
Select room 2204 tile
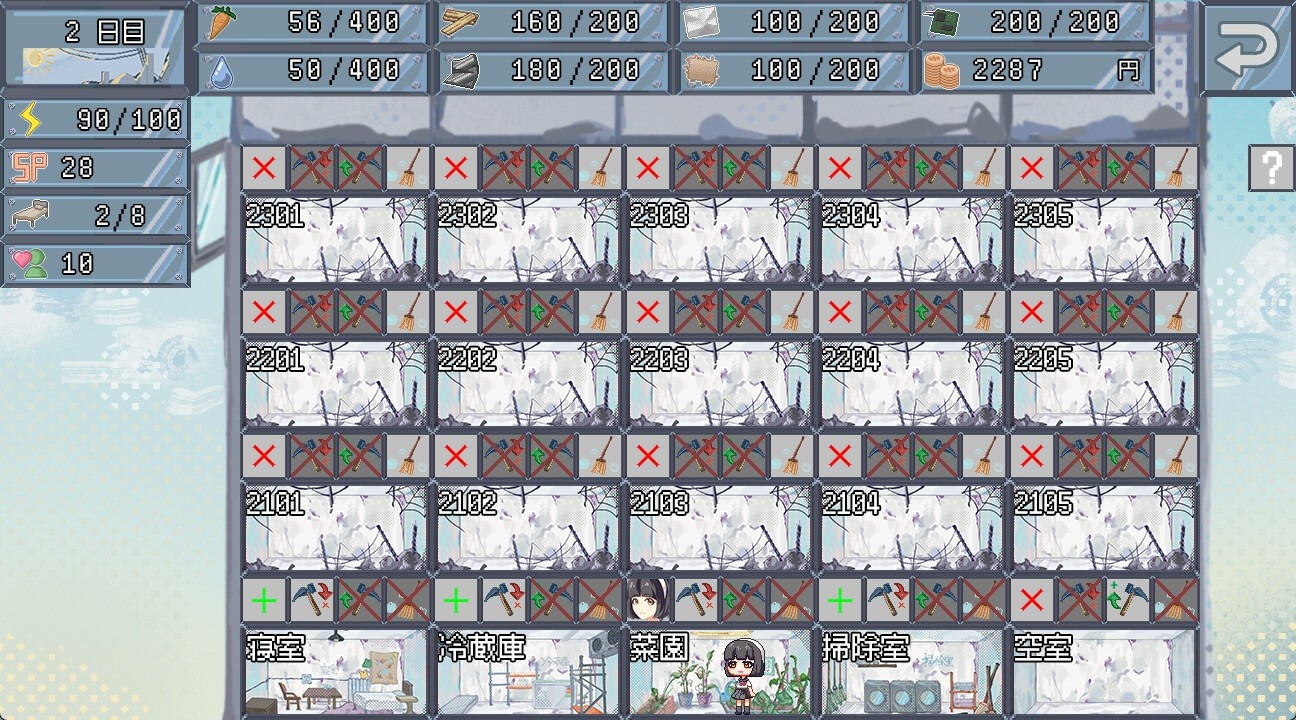[912, 384]
